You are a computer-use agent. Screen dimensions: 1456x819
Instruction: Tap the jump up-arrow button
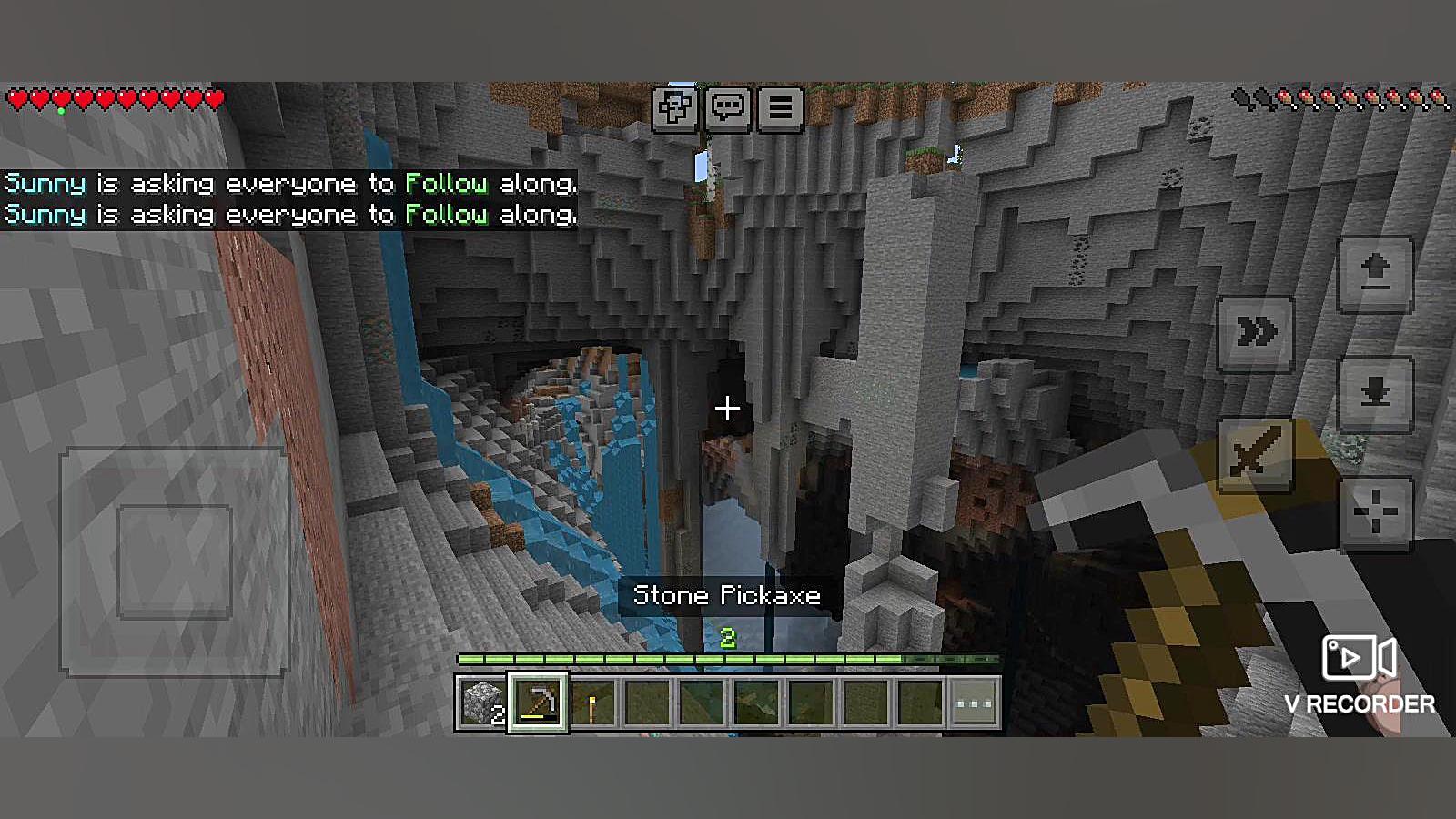pos(1375,273)
